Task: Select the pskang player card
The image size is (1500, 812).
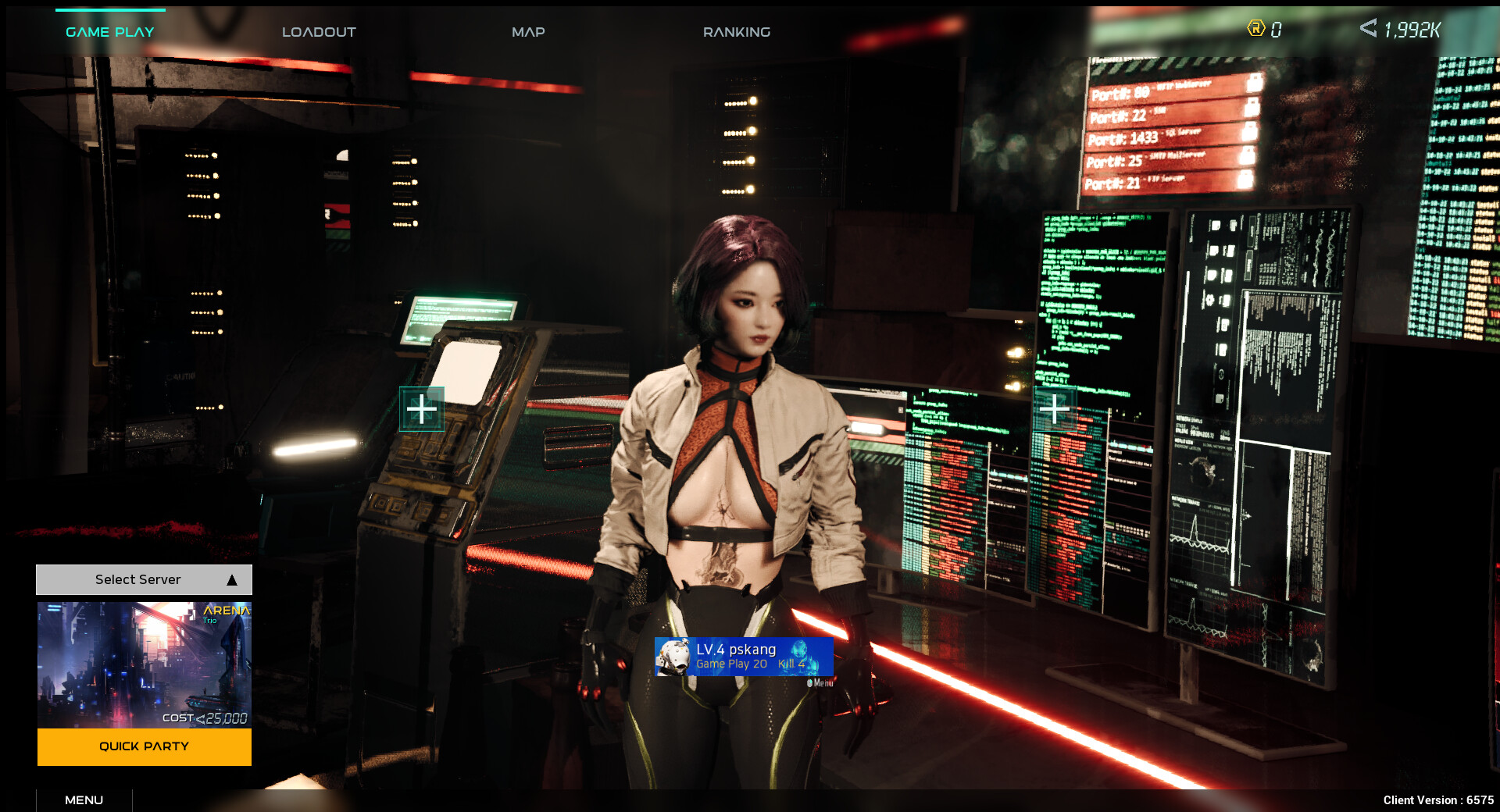Action: [744, 656]
